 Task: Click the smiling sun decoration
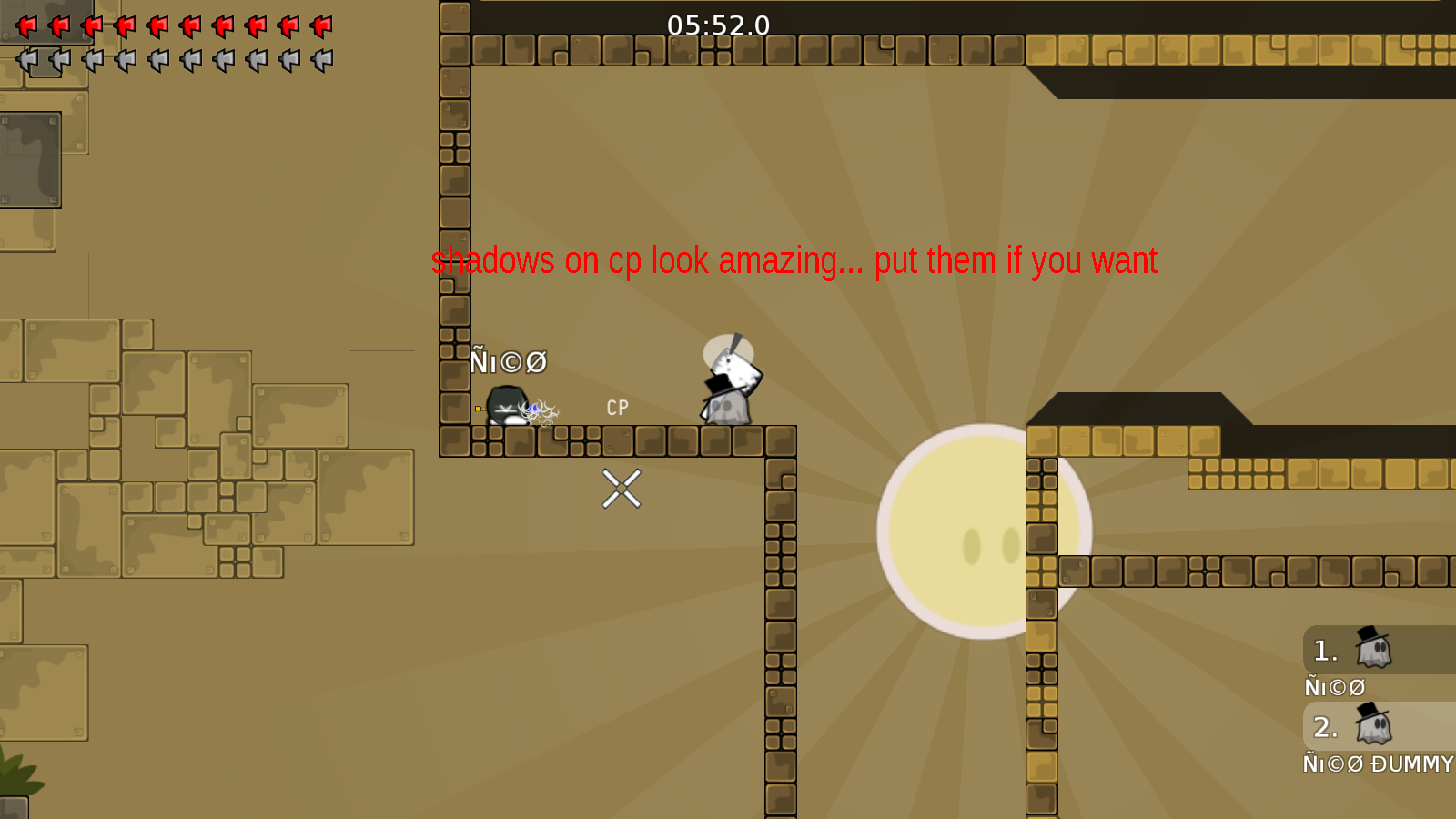point(986,532)
